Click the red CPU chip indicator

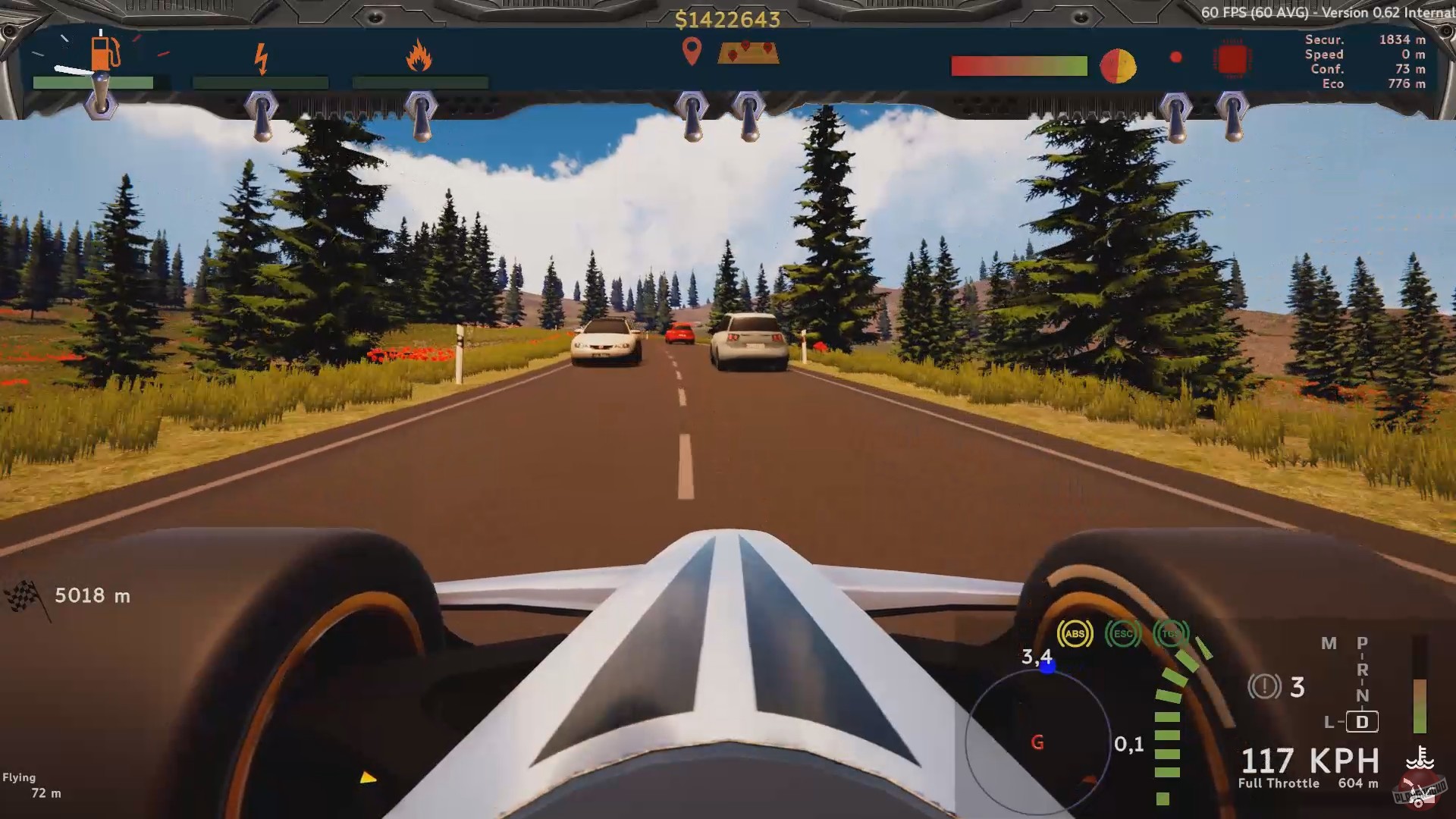point(1233,61)
